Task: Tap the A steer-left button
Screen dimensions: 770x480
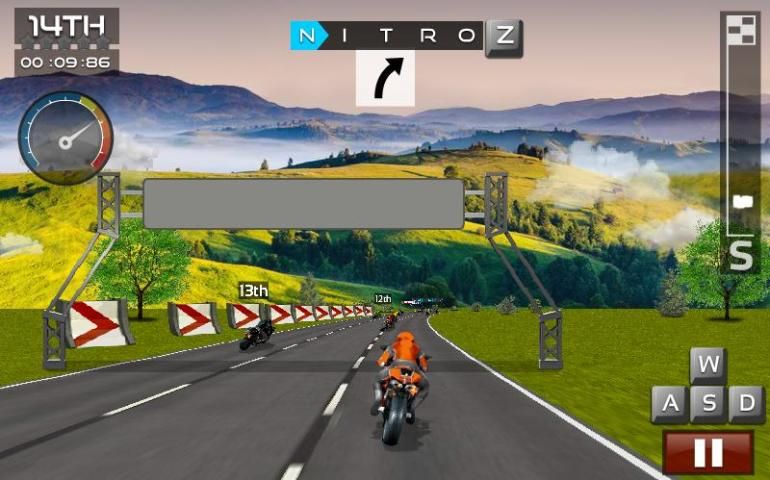Action: [669, 404]
